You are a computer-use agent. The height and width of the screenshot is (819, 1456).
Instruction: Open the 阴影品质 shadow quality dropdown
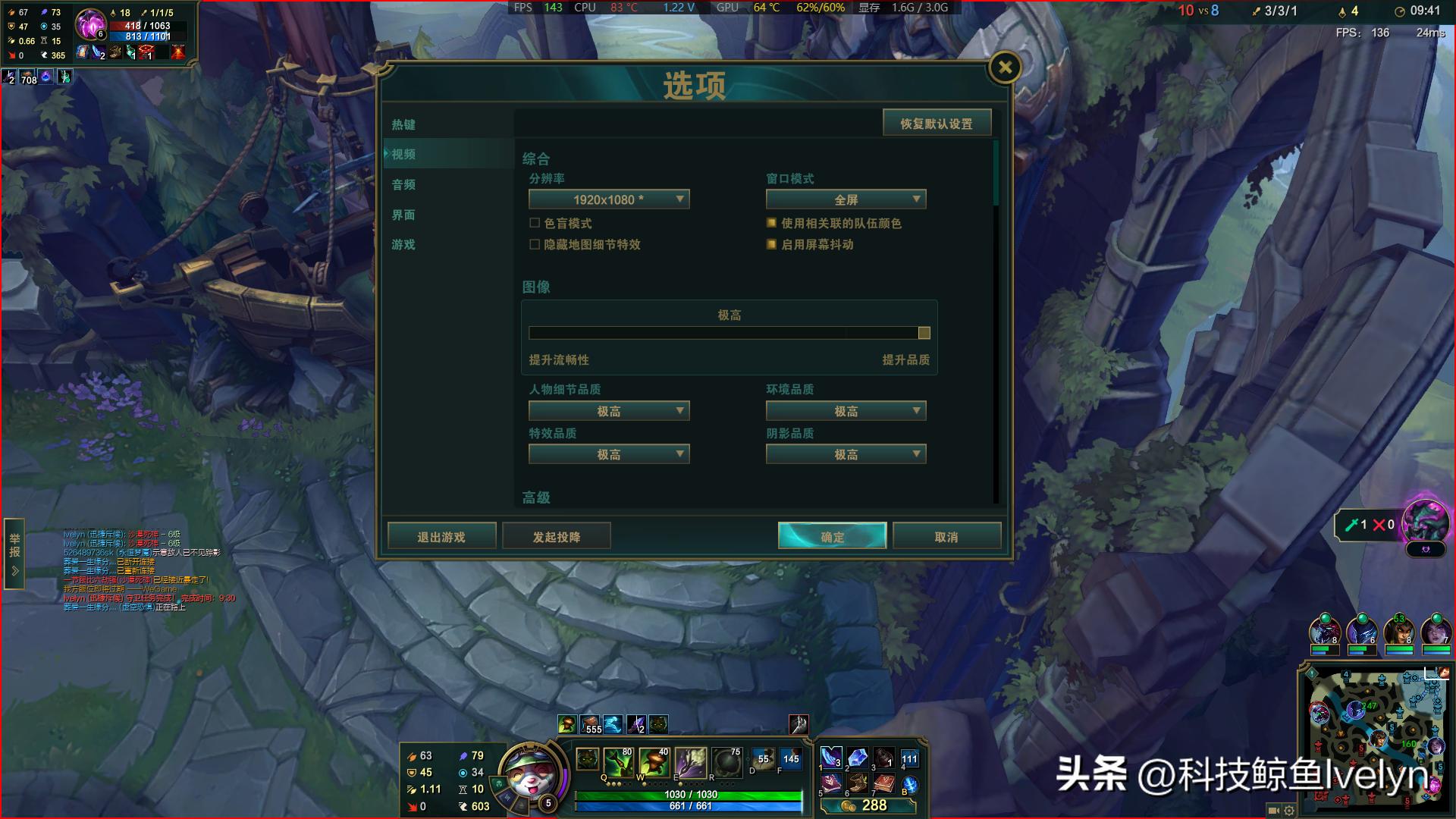846,453
